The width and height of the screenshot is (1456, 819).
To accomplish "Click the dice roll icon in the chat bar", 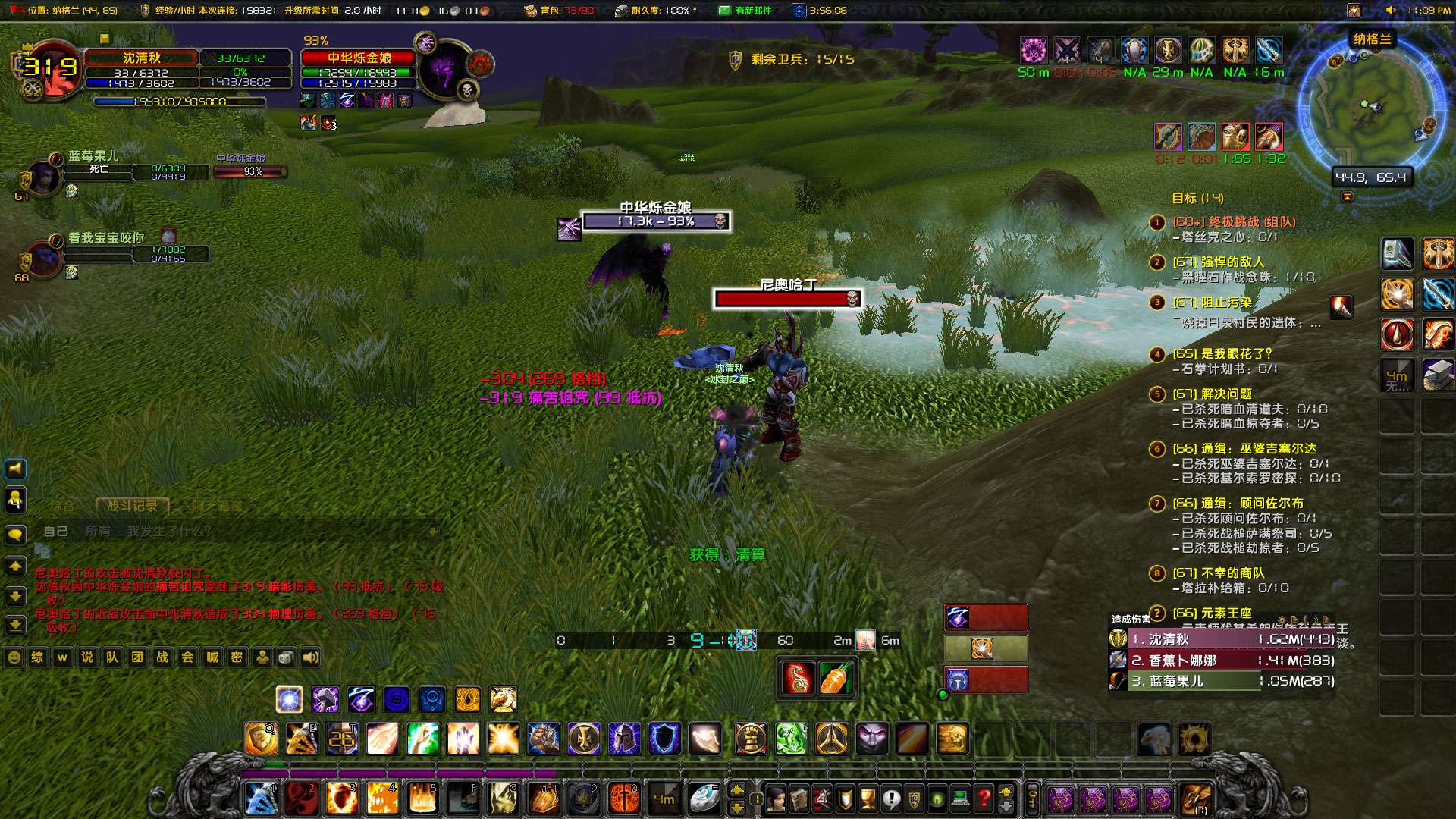I will [285, 658].
